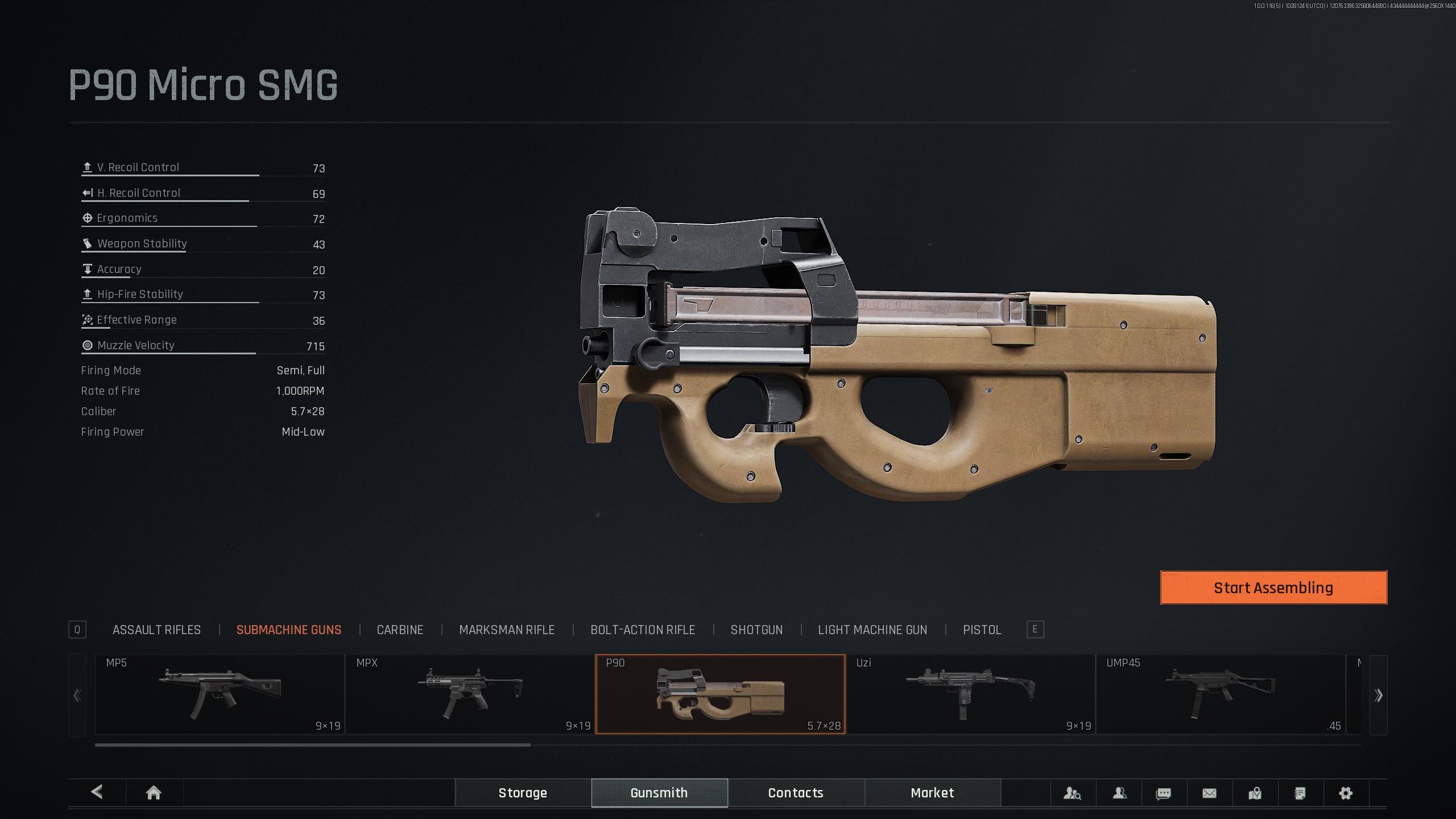Return to the home screen icon
Screen dimensions: 1456x819
[154, 793]
